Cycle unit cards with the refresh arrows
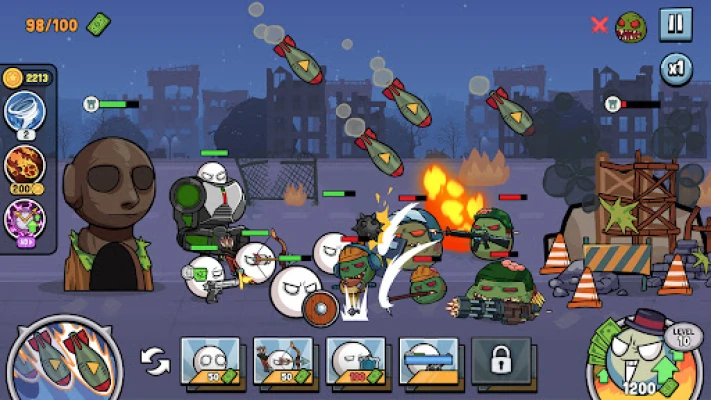Viewport: 711px width, 400px height. point(156,362)
